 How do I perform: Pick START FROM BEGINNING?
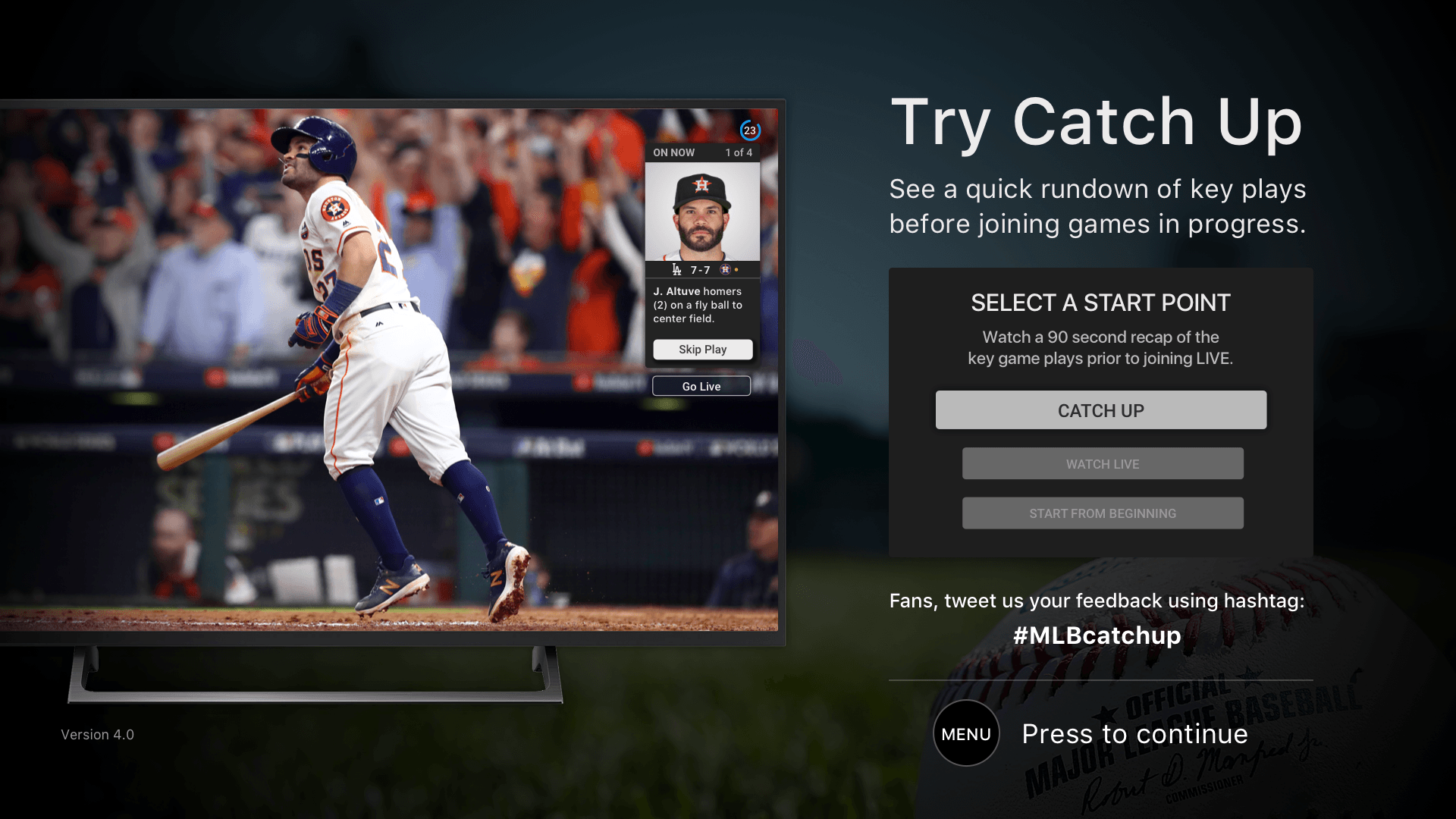click(x=1102, y=513)
